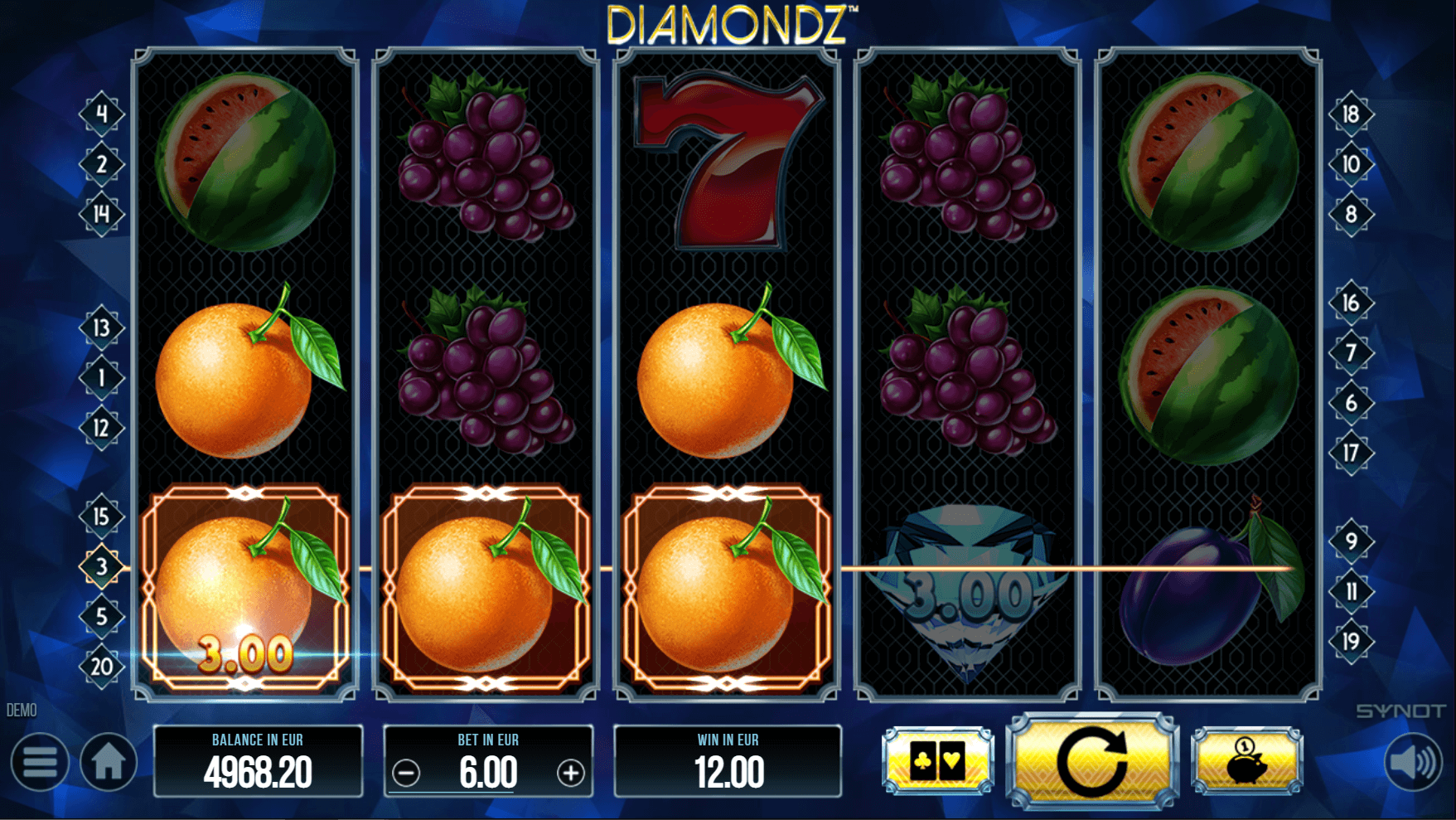Click the Home lobby icon

(108, 760)
